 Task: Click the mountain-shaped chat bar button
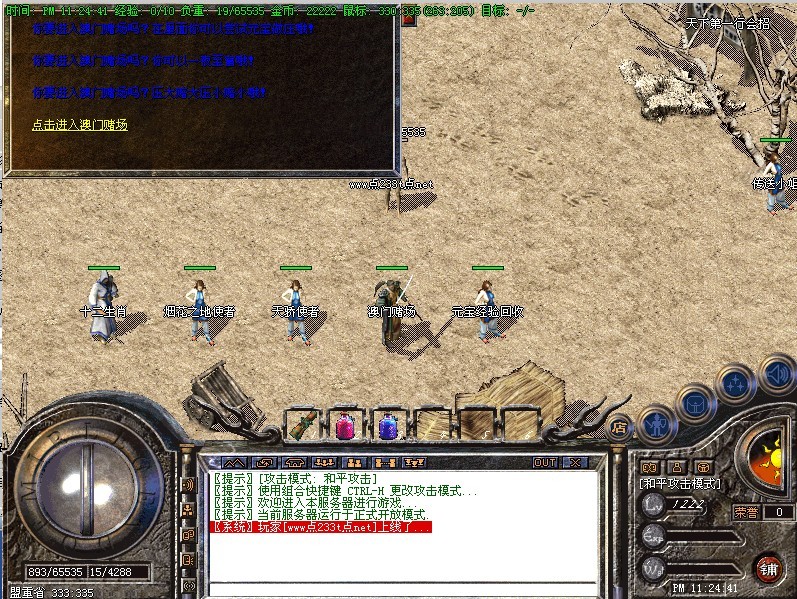pos(233,463)
